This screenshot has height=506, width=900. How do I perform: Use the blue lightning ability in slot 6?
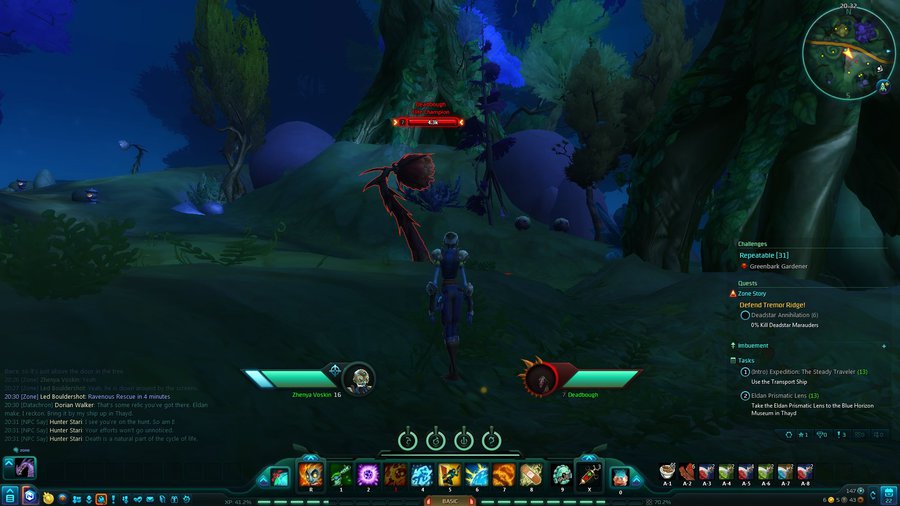click(476, 475)
